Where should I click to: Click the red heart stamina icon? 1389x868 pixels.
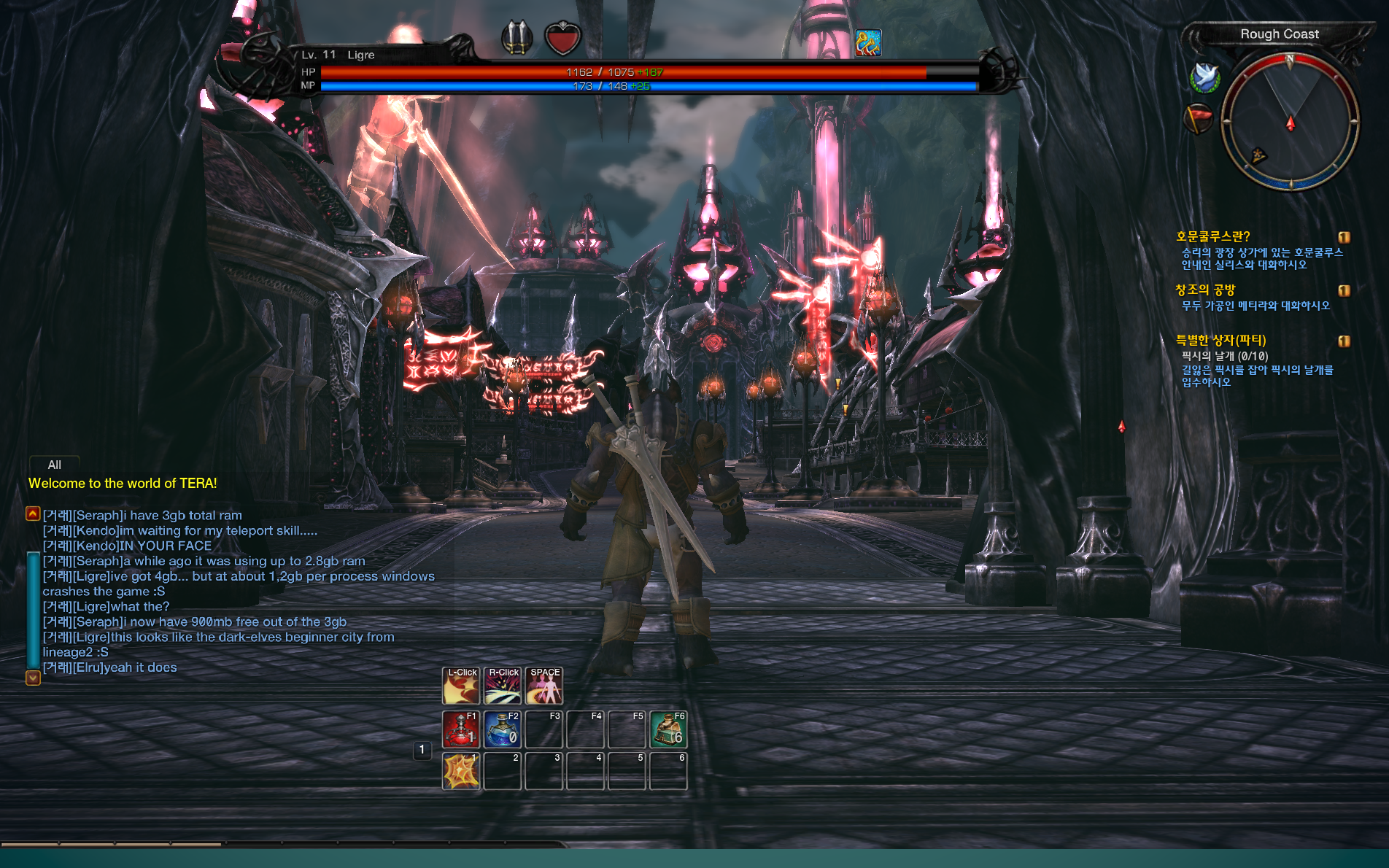[x=562, y=38]
